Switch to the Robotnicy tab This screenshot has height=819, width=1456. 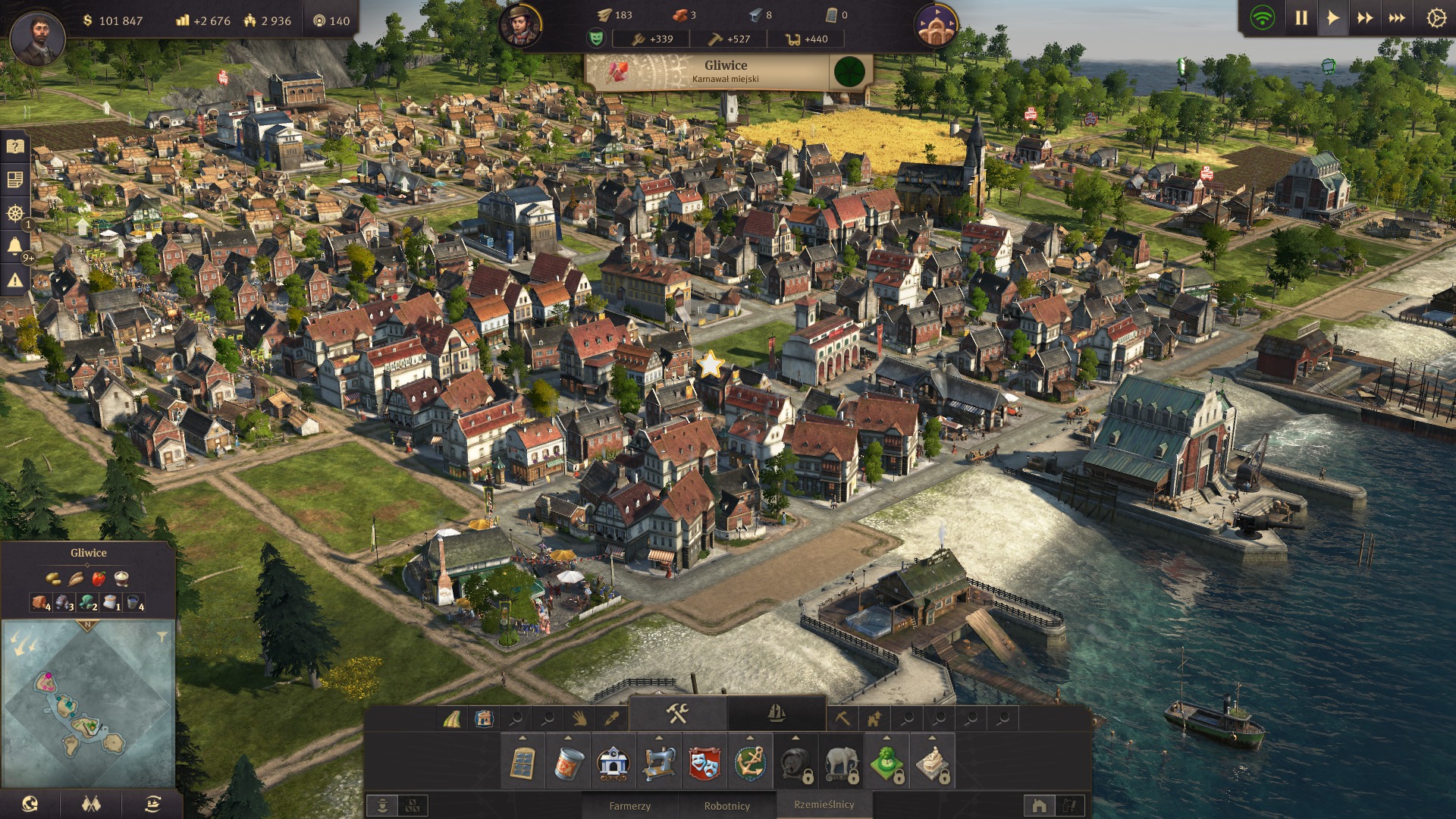pos(726,806)
